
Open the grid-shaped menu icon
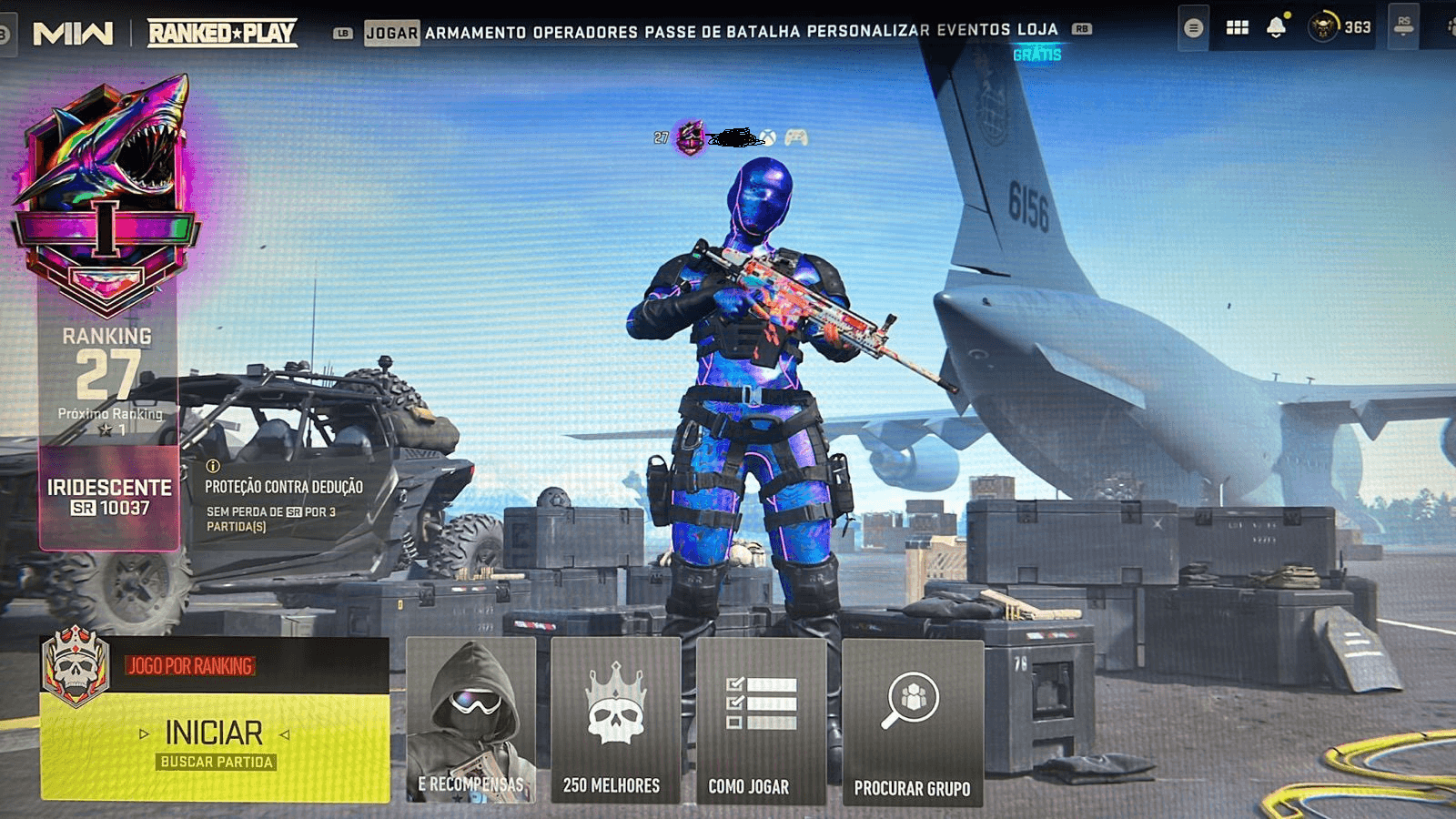point(1237,27)
